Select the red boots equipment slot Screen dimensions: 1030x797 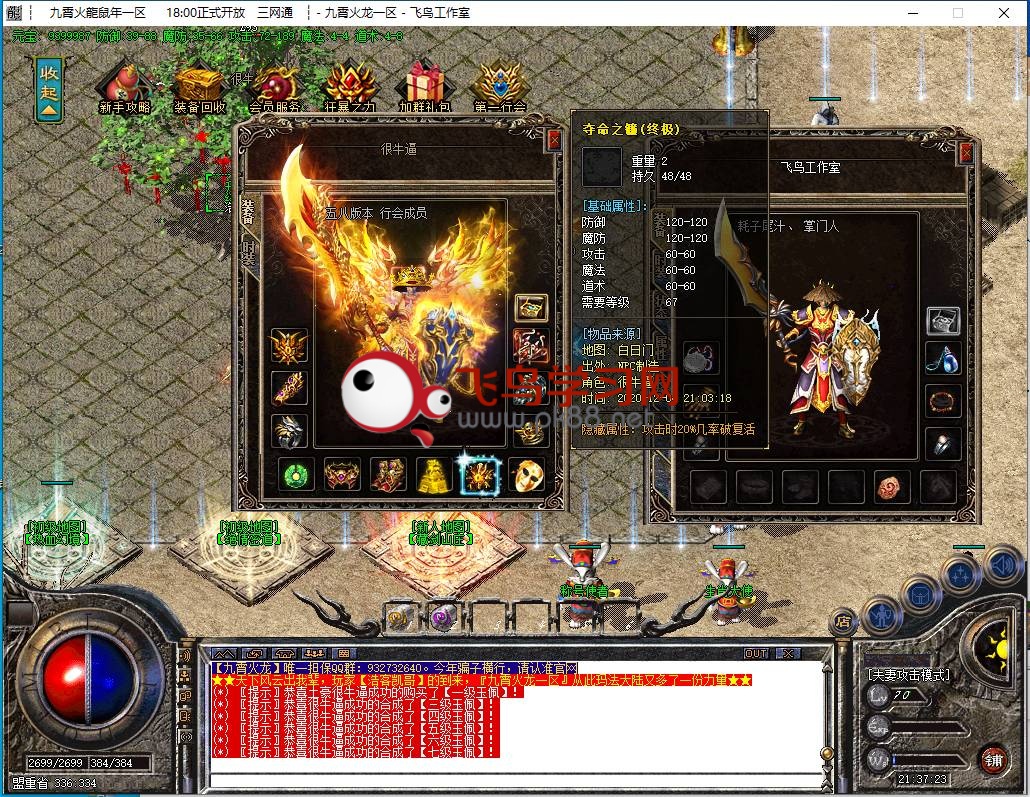pos(388,475)
